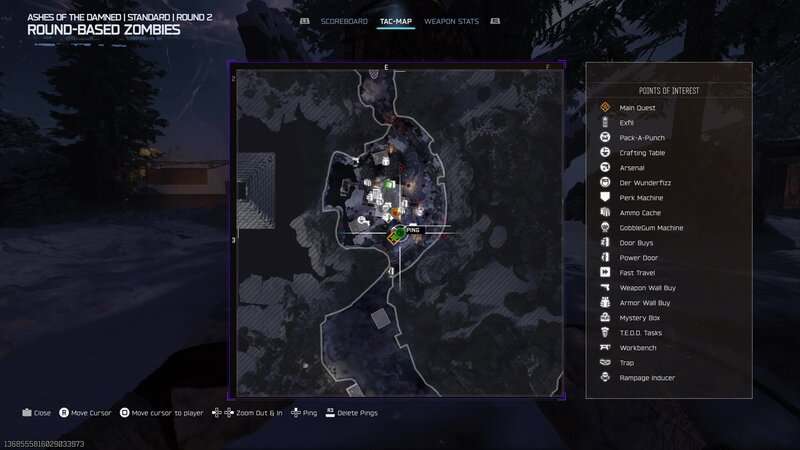
Task: Pick the Crafting Table legend entry
Action: point(642,153)
